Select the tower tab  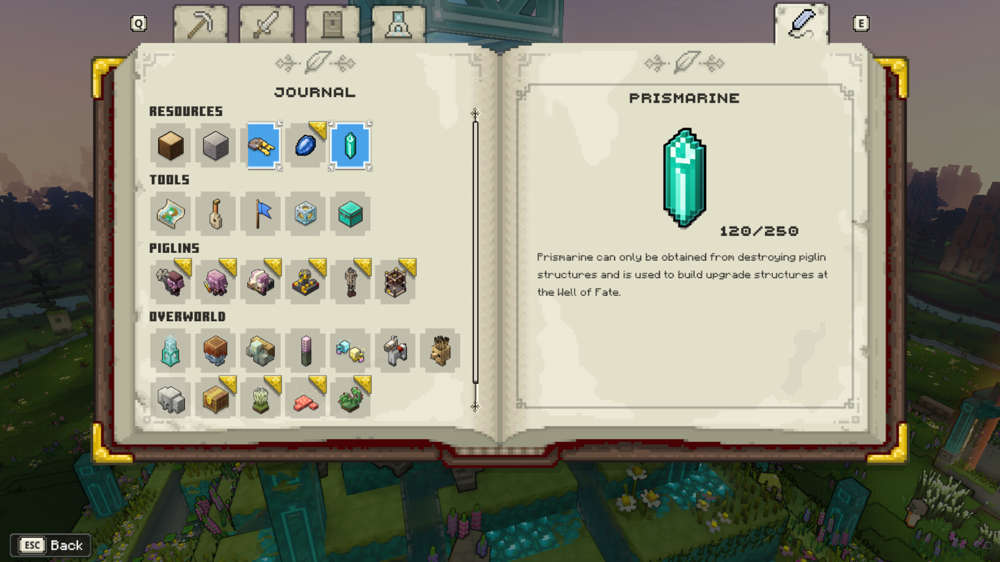[x=332, y=24]
